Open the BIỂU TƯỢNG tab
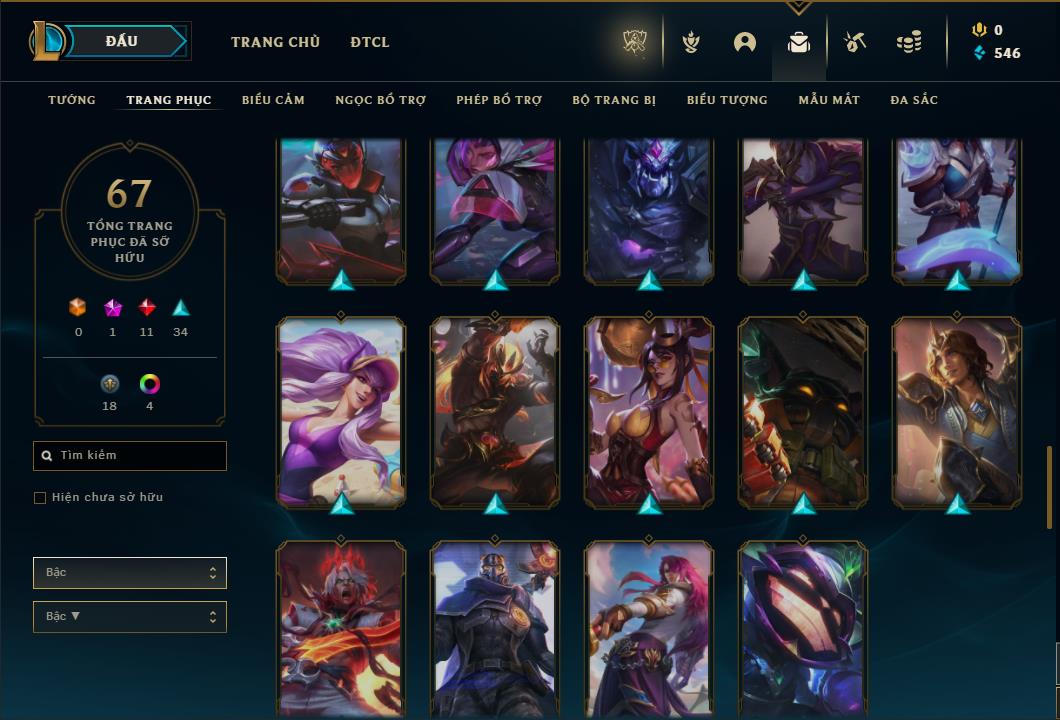 (727, 100)
